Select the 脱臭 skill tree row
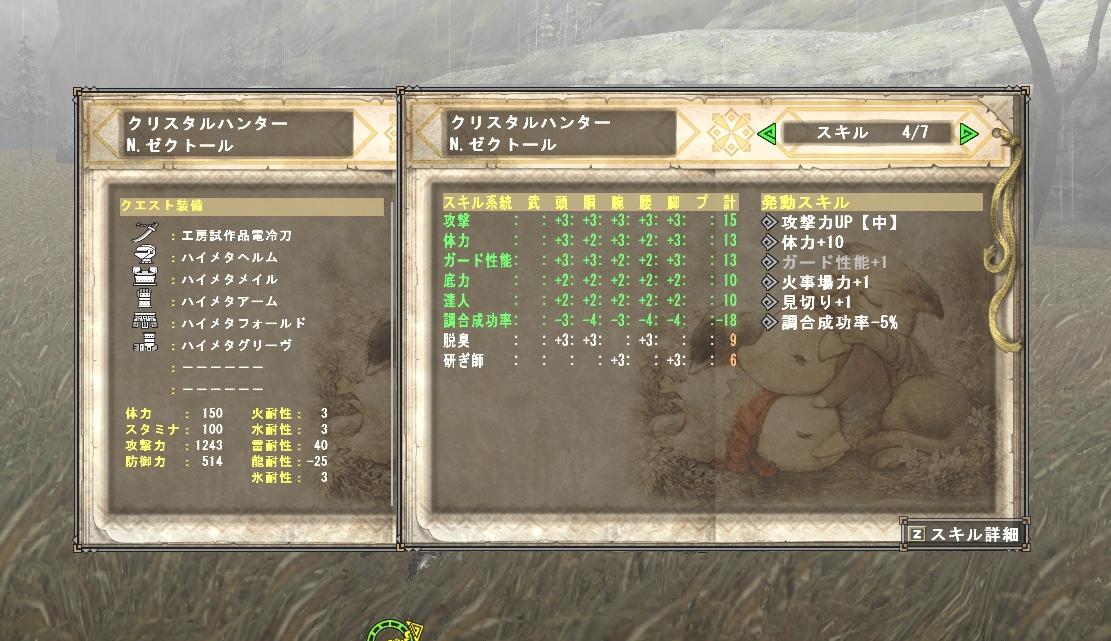 point(590,341)
